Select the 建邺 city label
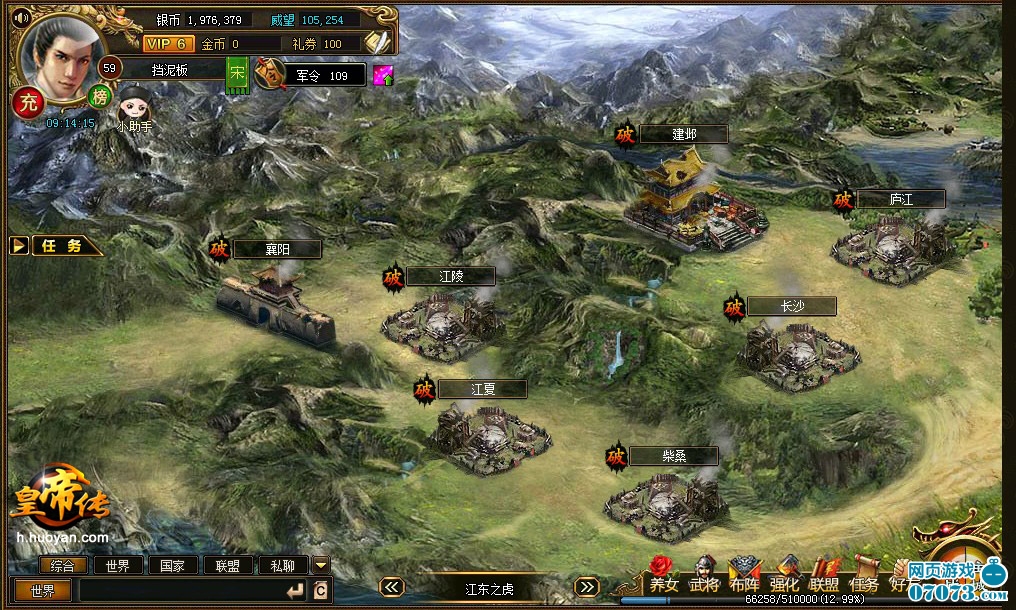Viewport: 1016px width, 610px height. click(684, 134)
